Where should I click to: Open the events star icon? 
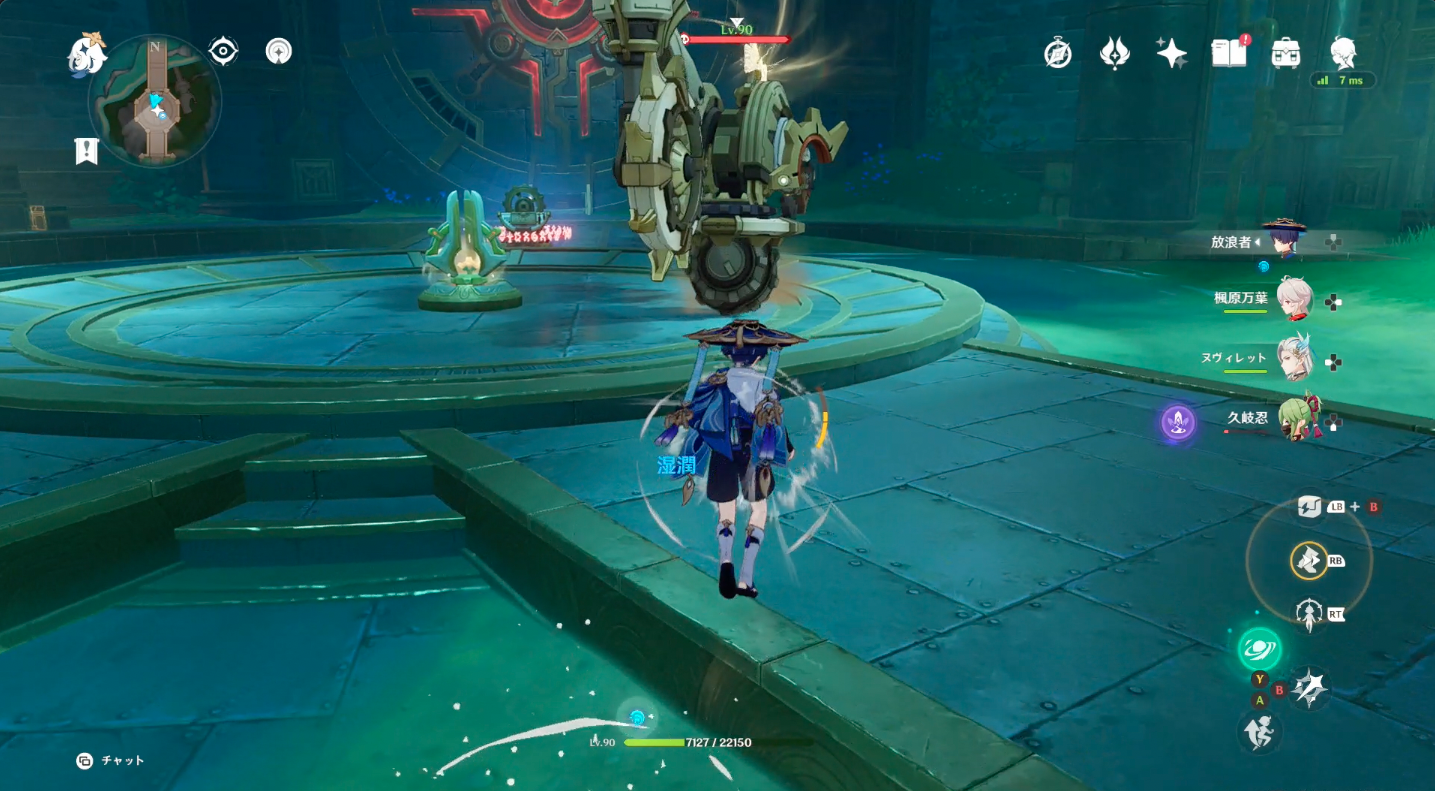(1170, 52)
